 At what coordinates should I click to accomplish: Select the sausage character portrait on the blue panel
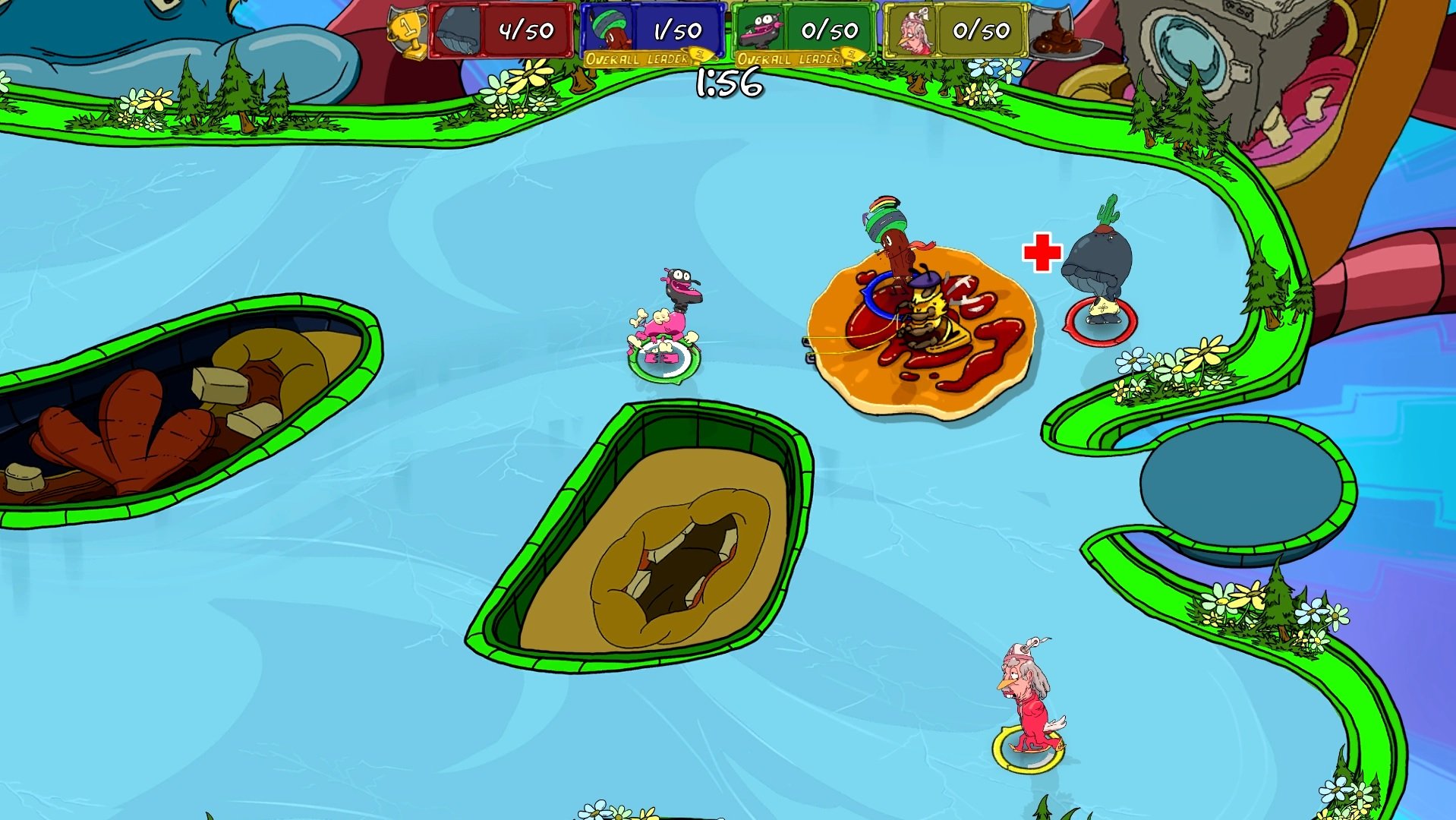coord(607,29)
